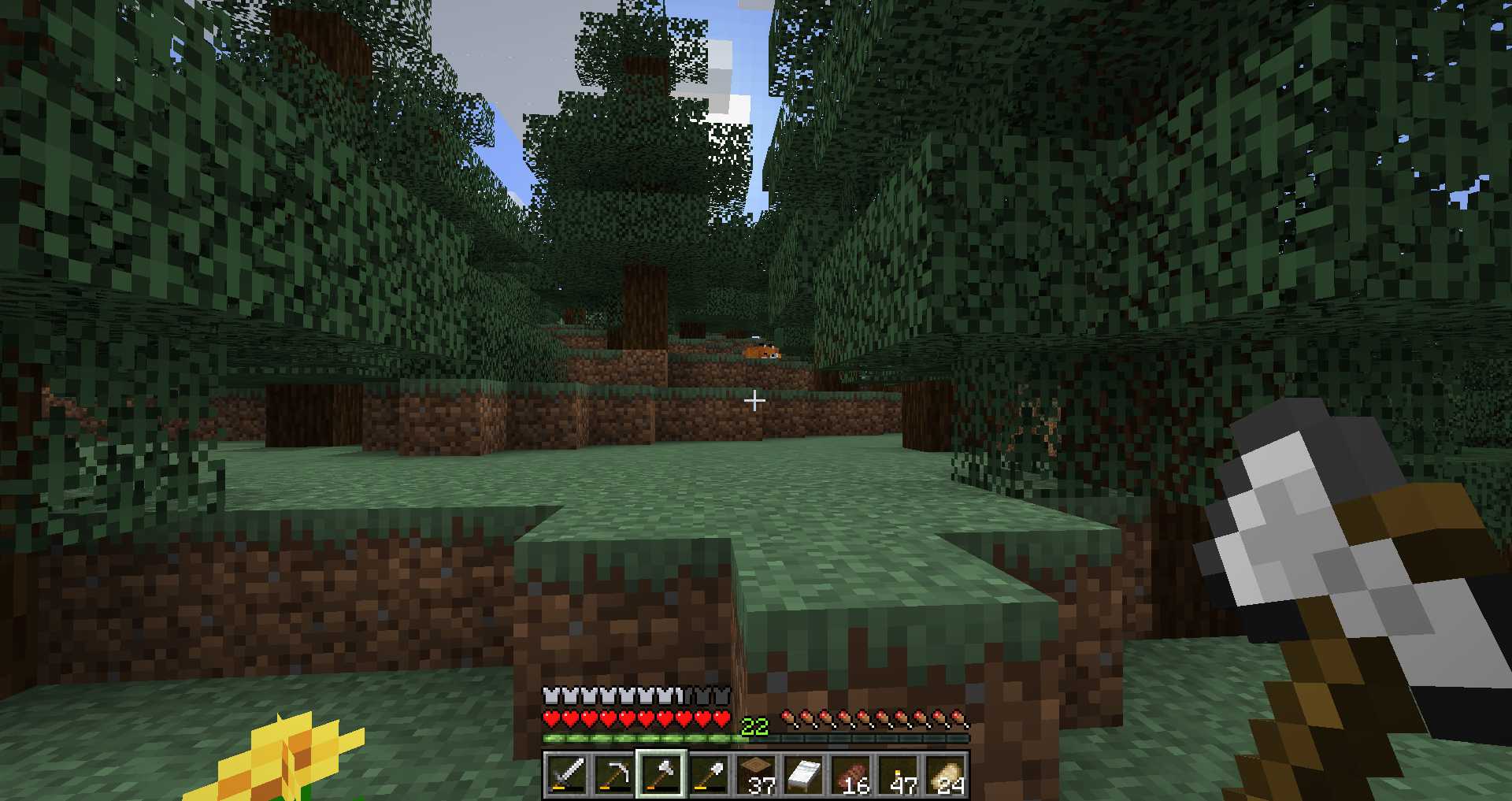Select the cooked meat stack of 16
This screenshot has width=1512, height=801.
[851, 774]
